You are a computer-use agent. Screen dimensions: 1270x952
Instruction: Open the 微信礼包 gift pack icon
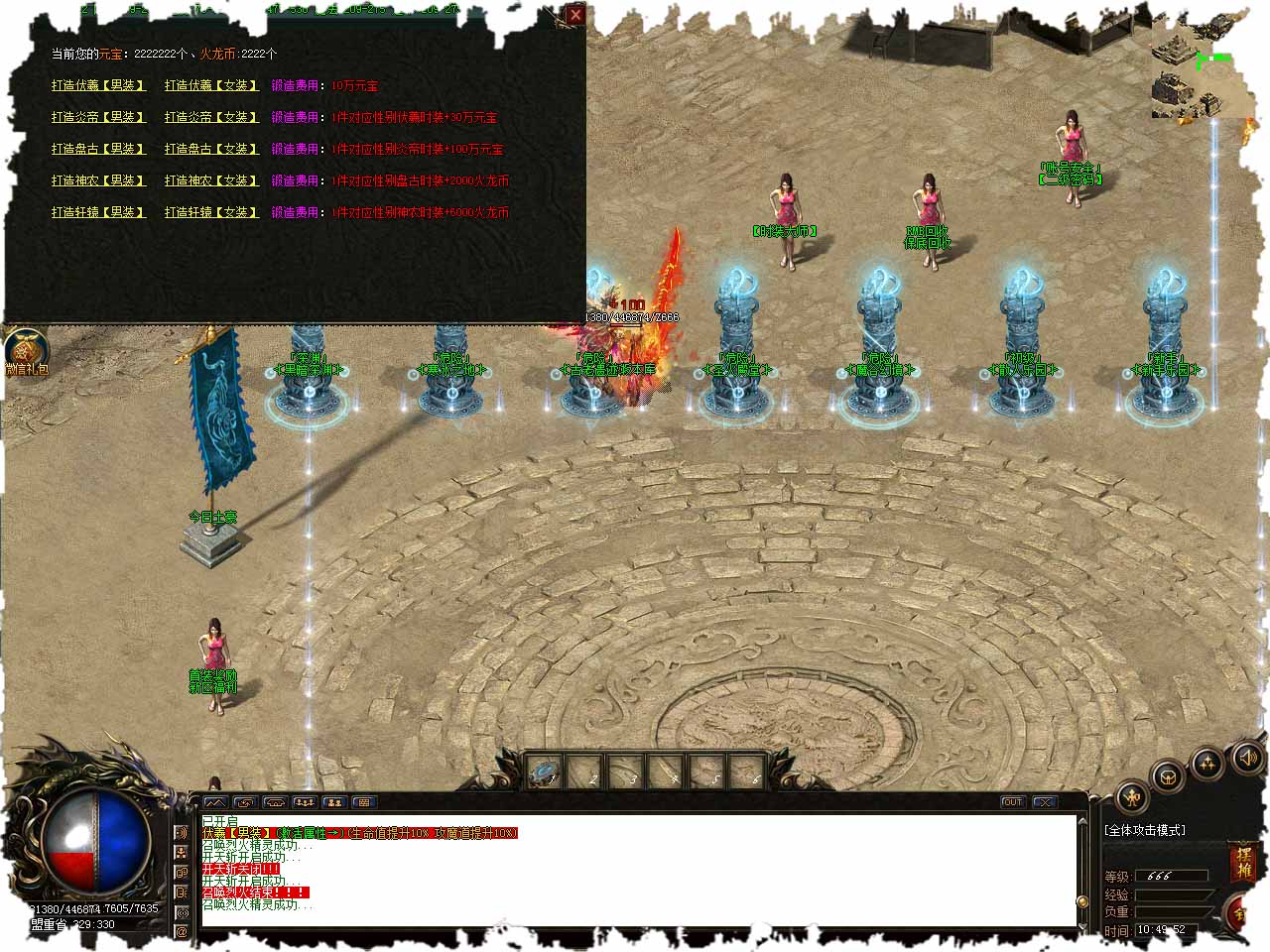coord(26,352)
